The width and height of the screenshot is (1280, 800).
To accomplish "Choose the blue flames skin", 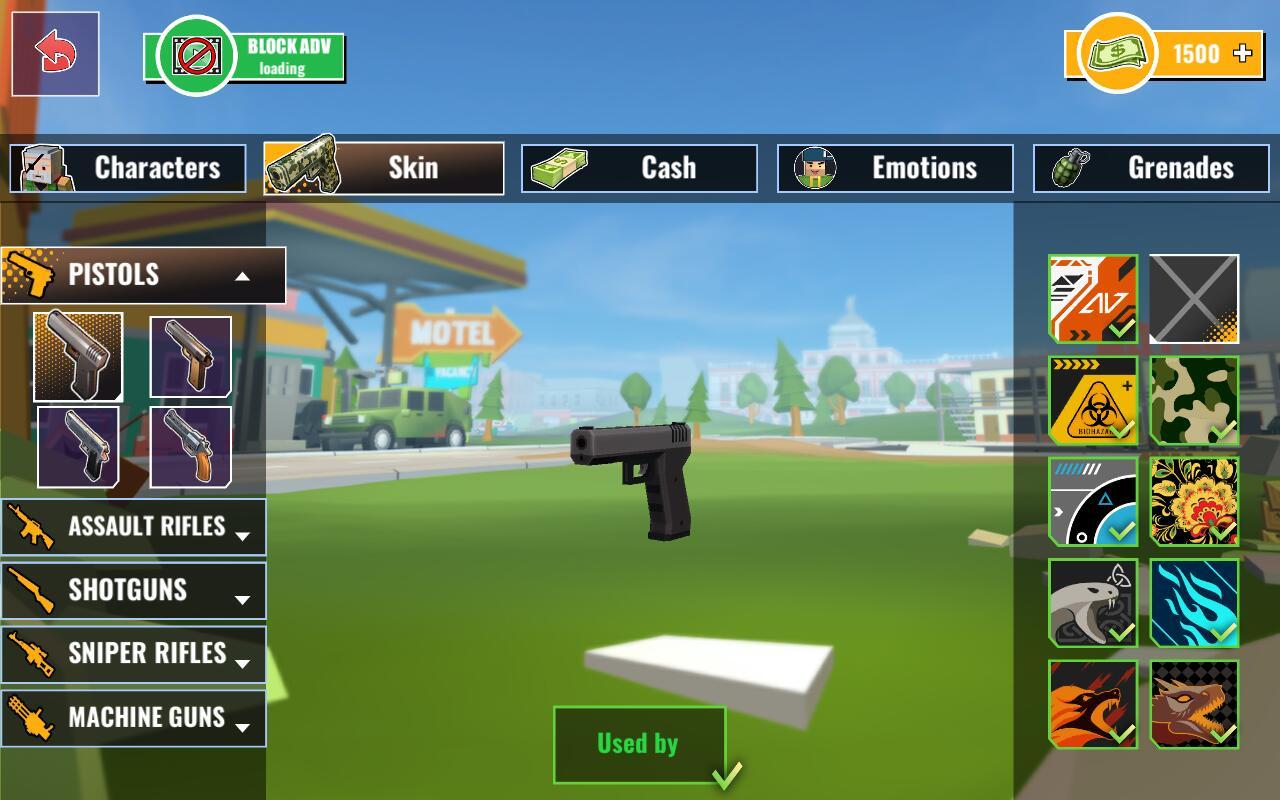I will 1194,603.
